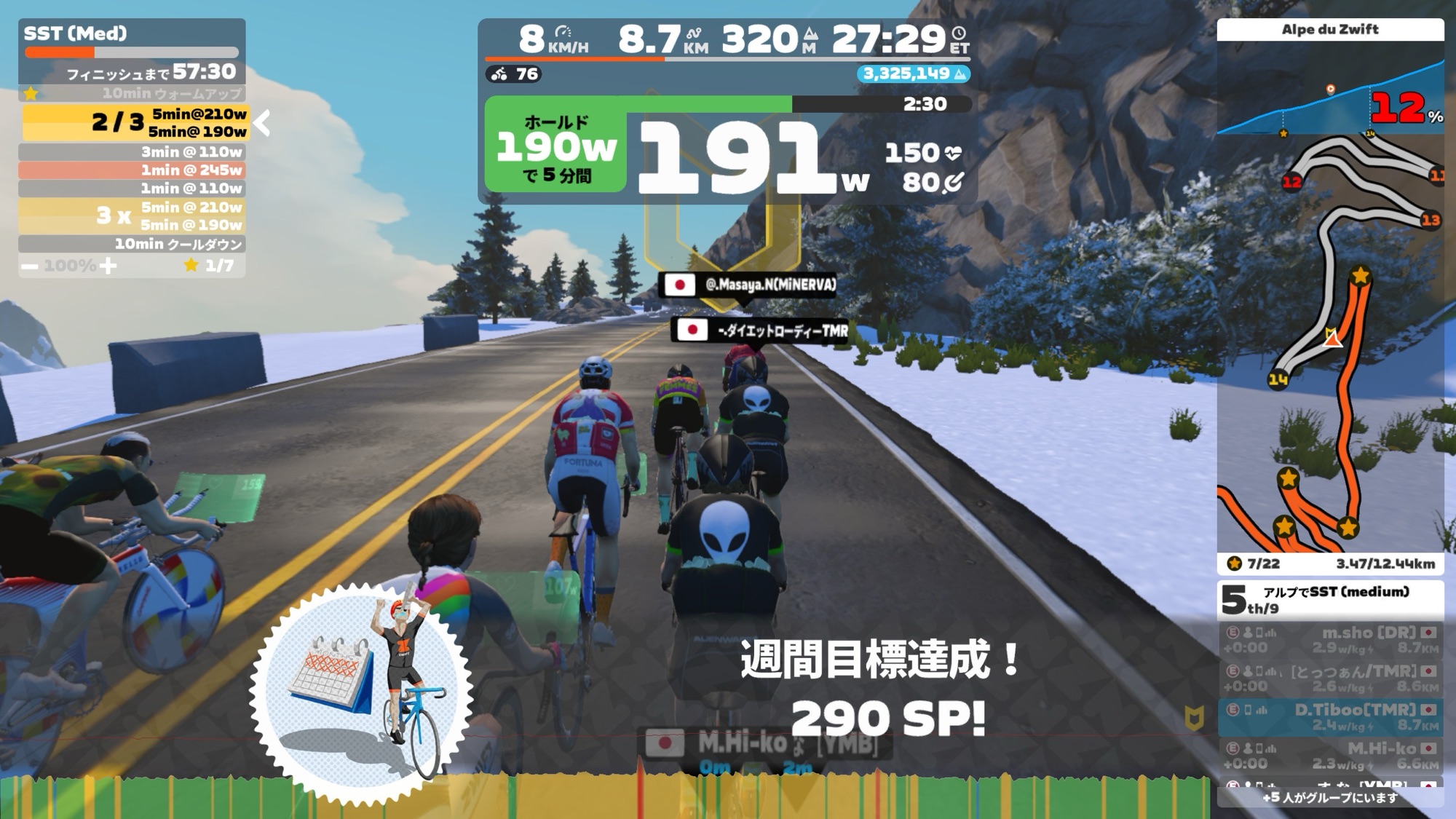
Task: Decrease workout intensity with the minus button
Action: [30, 266]
